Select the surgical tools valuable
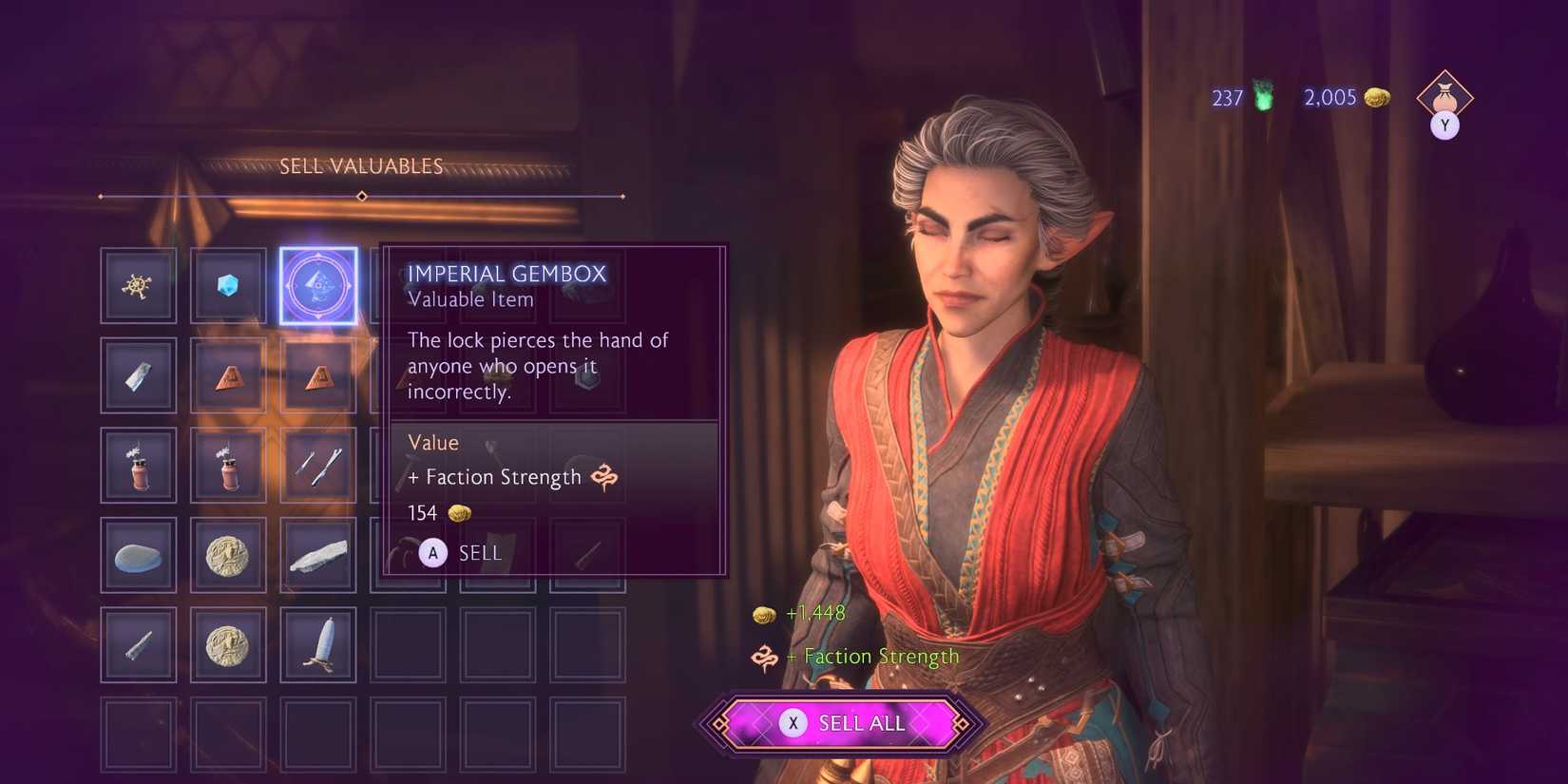The height and width of the screenshot is (784, 1568). 318,464
